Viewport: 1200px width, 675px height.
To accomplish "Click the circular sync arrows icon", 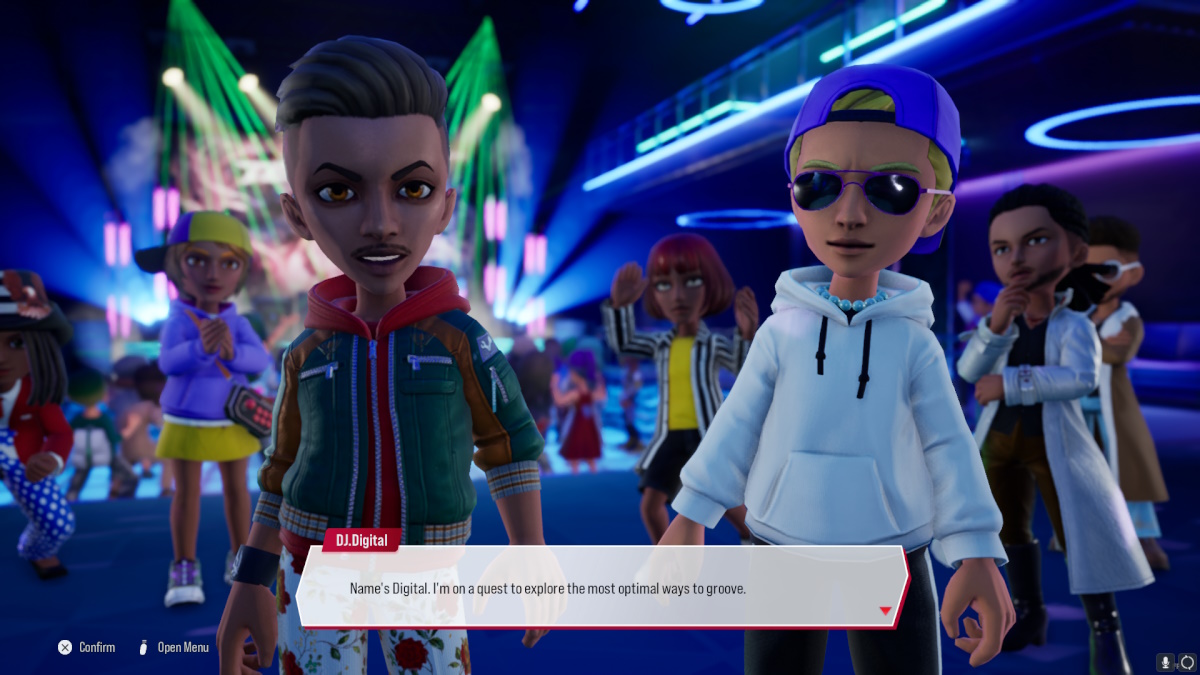I will (x=1186, y=662).
